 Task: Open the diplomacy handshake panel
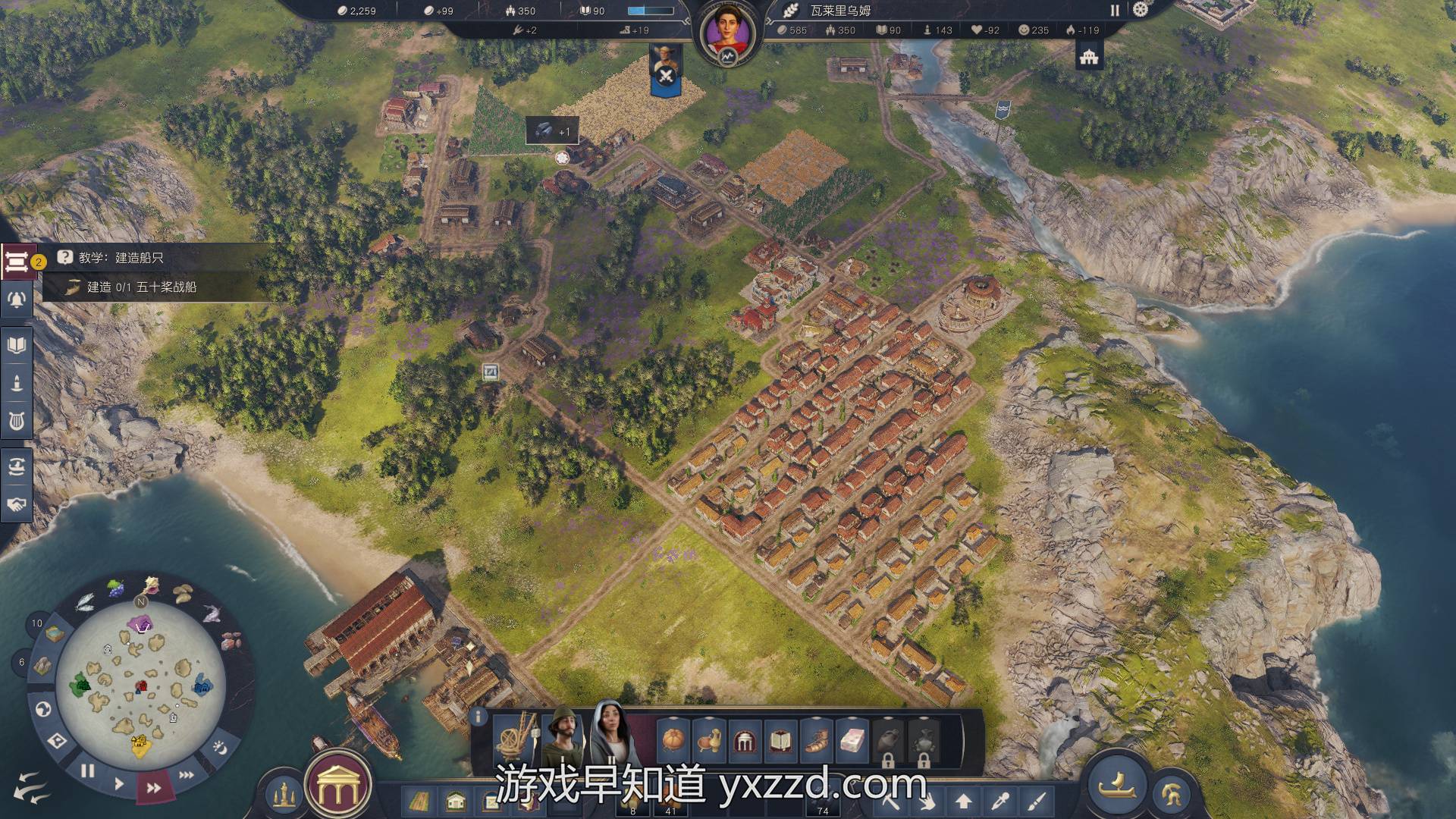[x=17, y=504]
